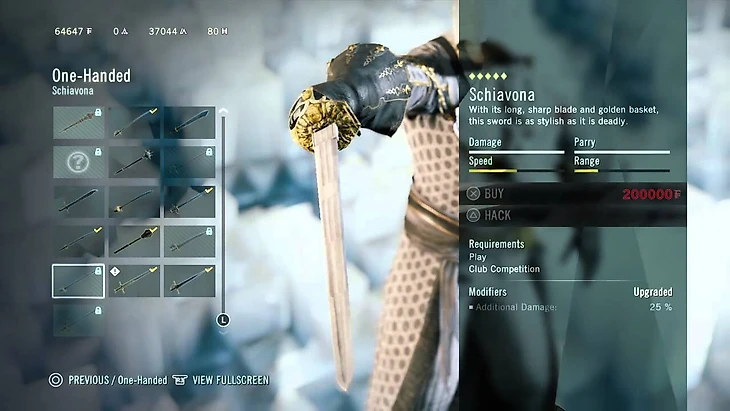730x411 pixels.
Task: Select the question mark mystery weapon slot
Action: [x=78, y=162]
